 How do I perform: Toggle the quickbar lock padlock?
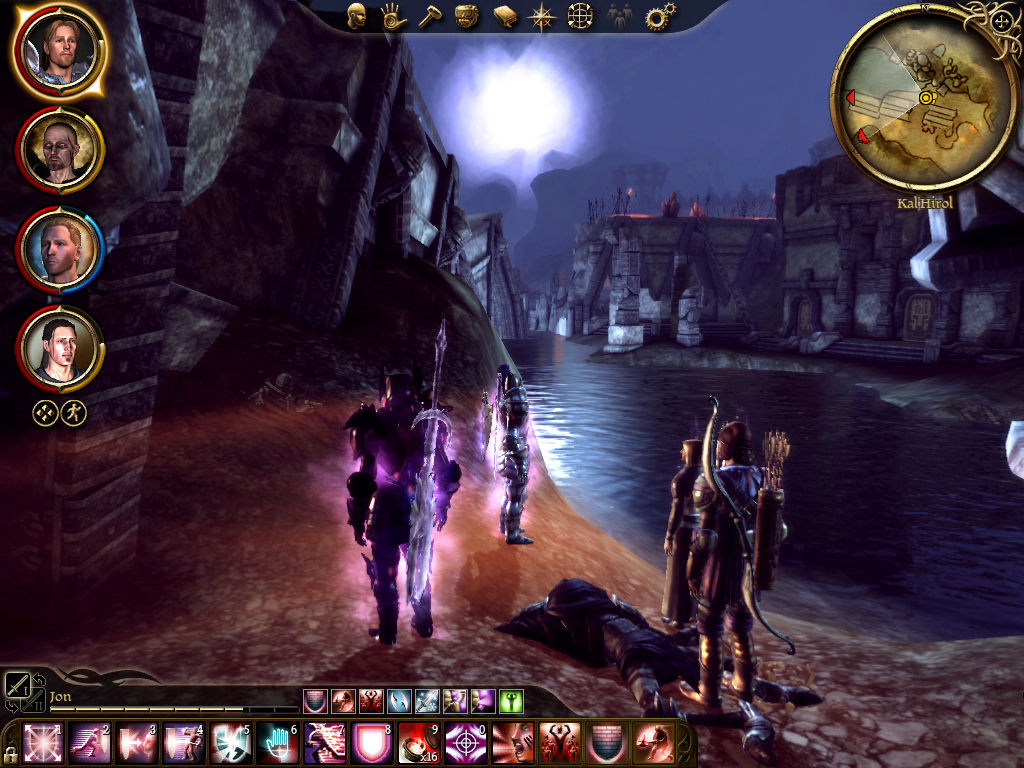[x=10, y=752]
